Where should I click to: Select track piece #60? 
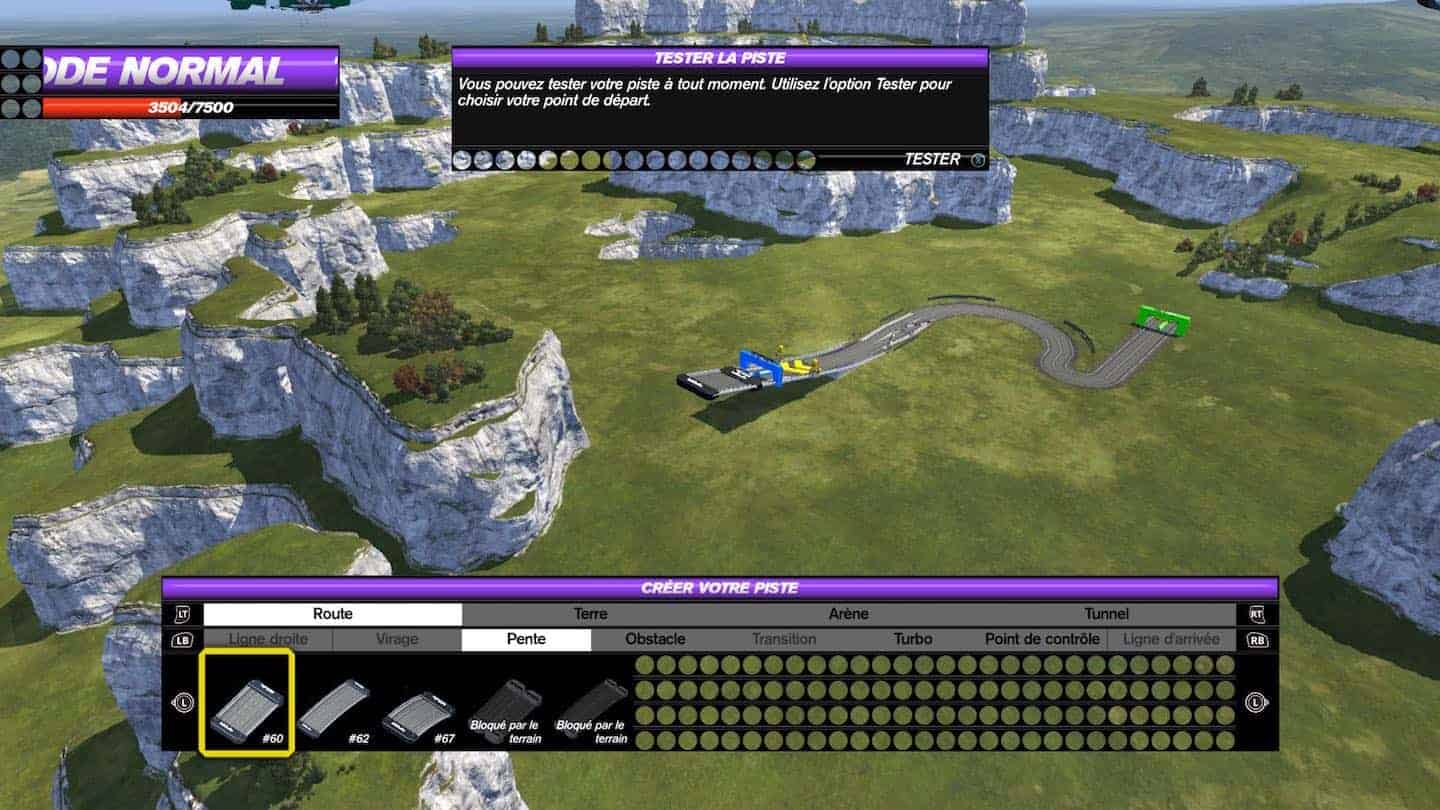pos(246,703)
